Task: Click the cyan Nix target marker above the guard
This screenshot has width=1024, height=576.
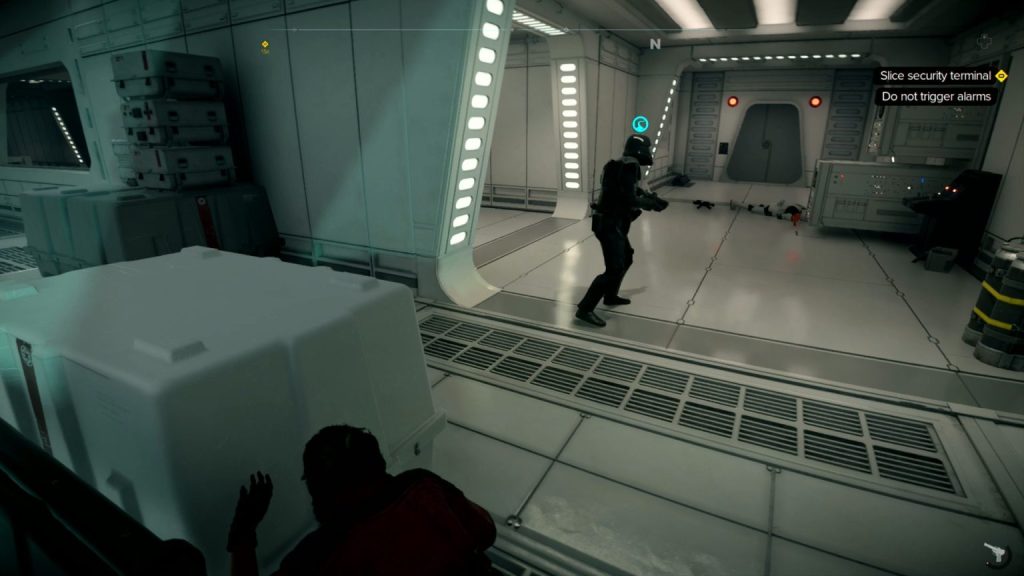Action: pos(640,125)
